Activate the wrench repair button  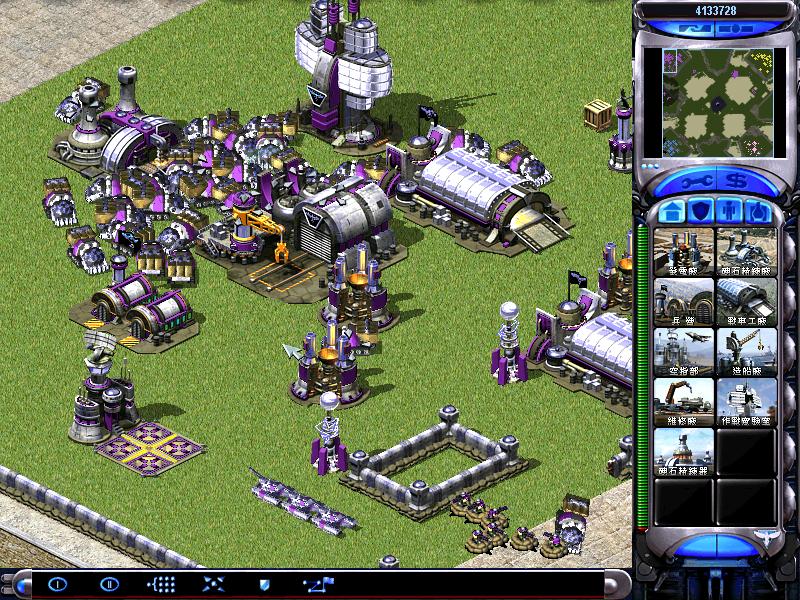tap(692, 183)
